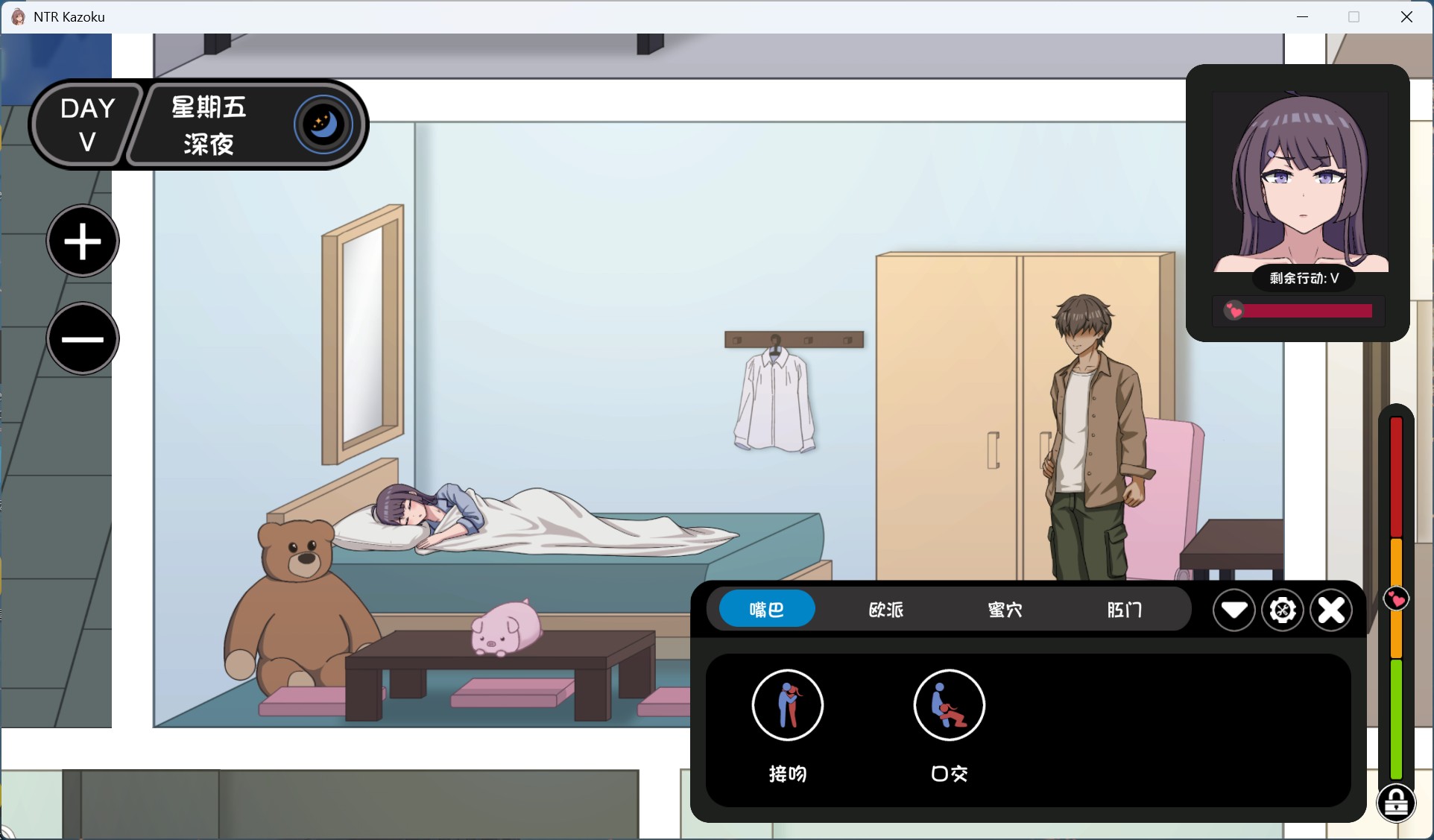Open the gear icon beside the heart button
This screenshot has width=1434, height=840.
pyautogui.click(x=1282, y=610)
